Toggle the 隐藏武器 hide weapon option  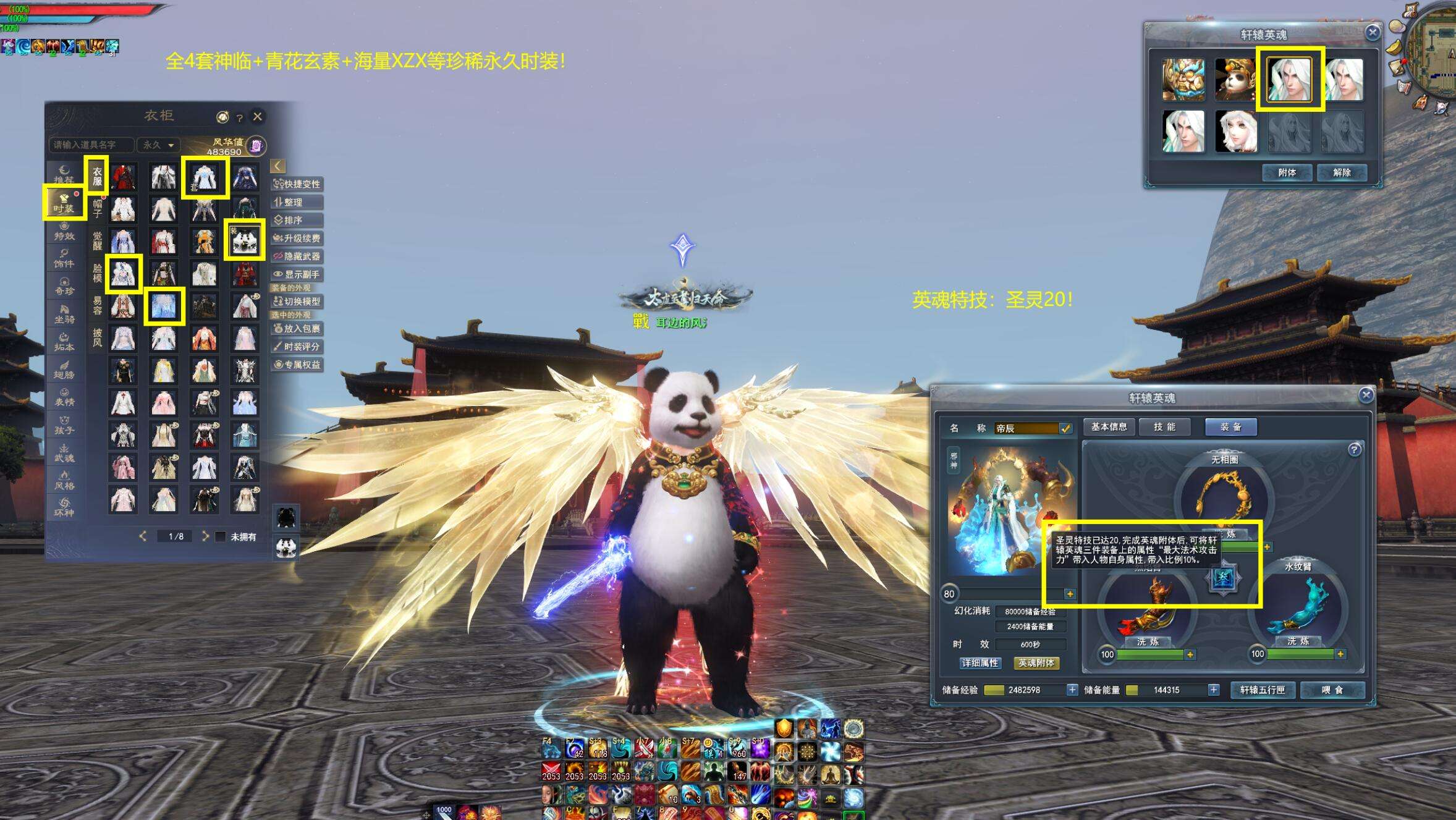tap(297, 256)
